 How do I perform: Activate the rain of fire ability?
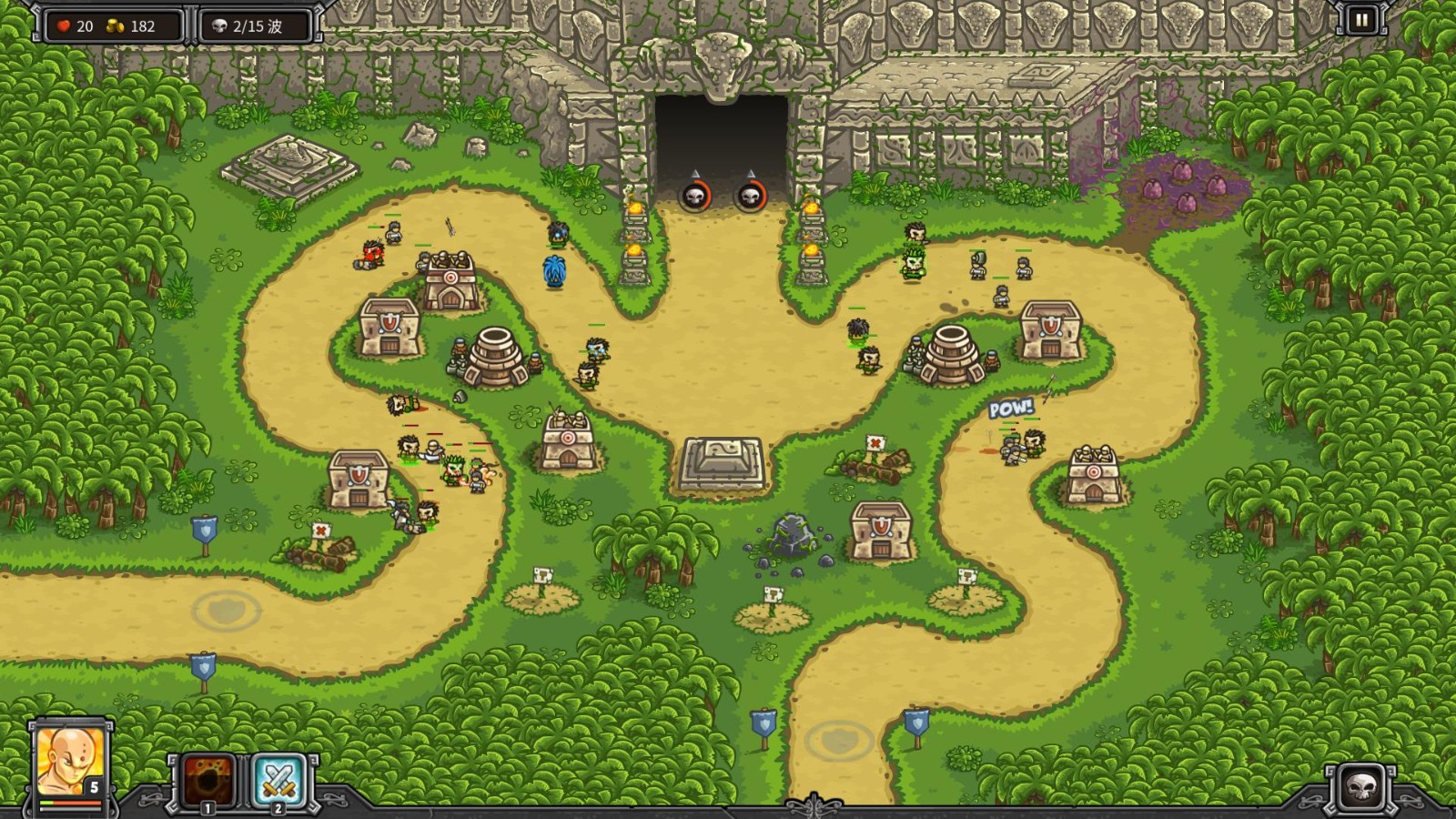[208, 779]
